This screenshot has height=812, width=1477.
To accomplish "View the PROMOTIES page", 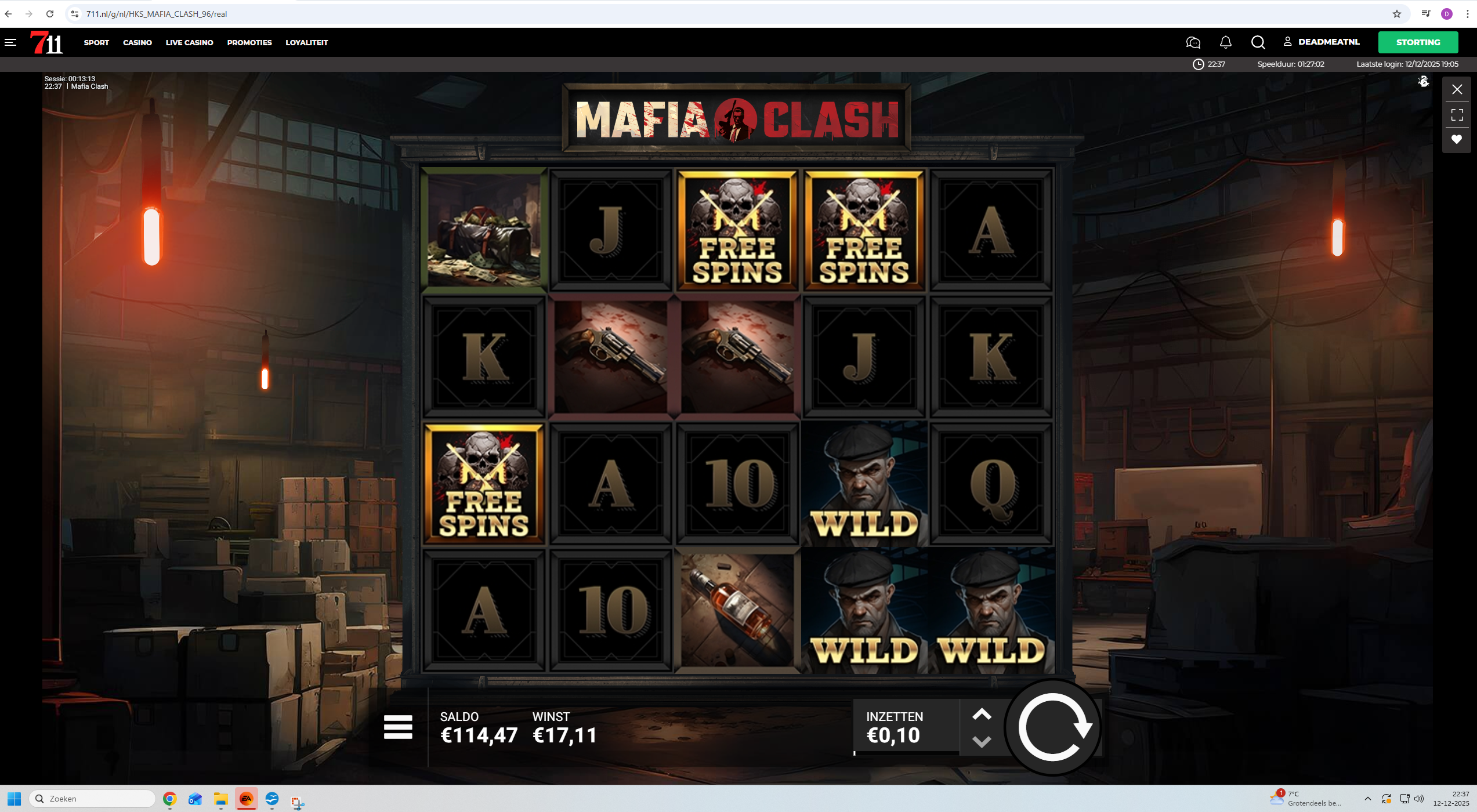I will tap(249, 42).
